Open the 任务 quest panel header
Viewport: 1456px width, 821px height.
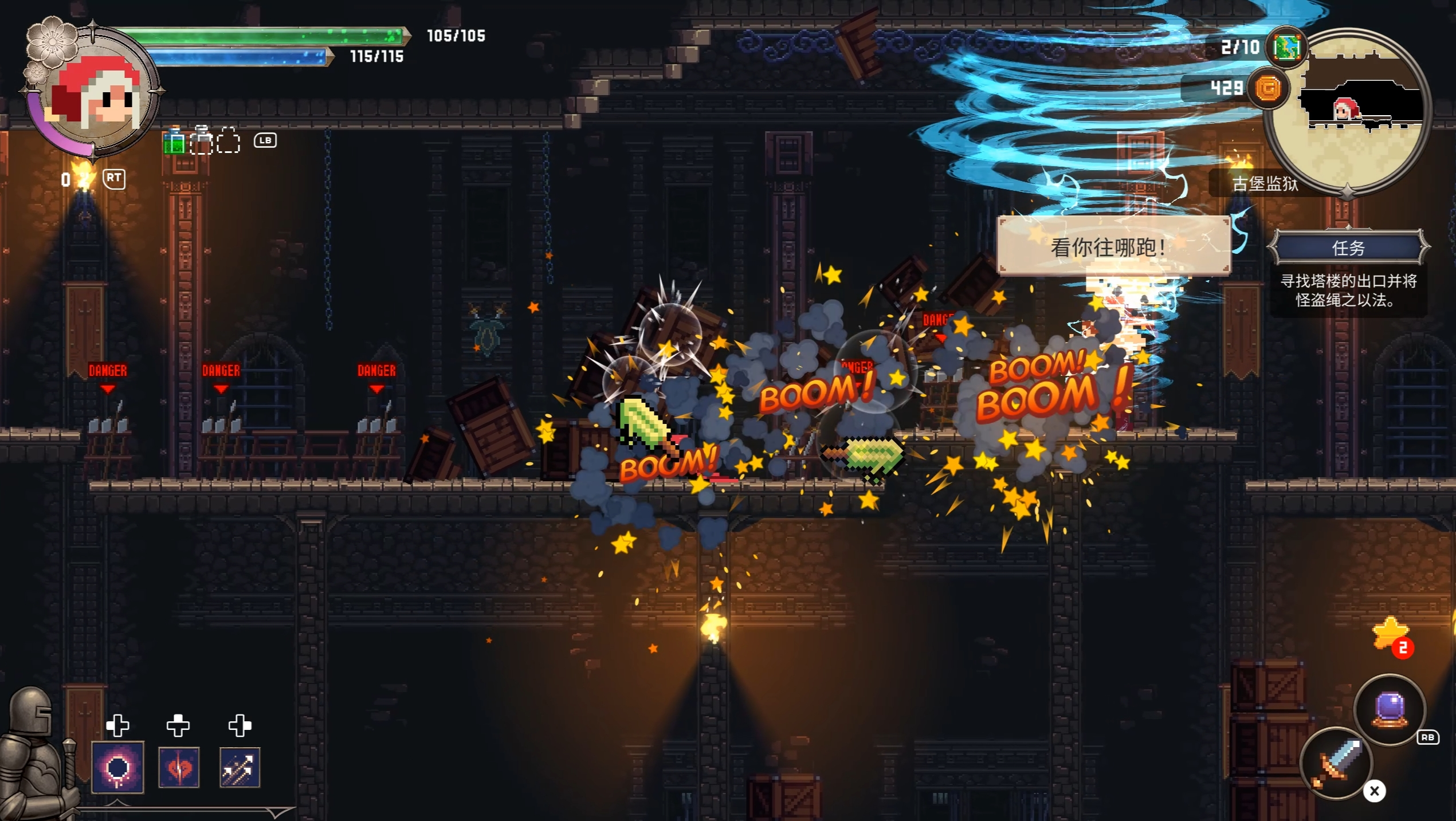1348,248
